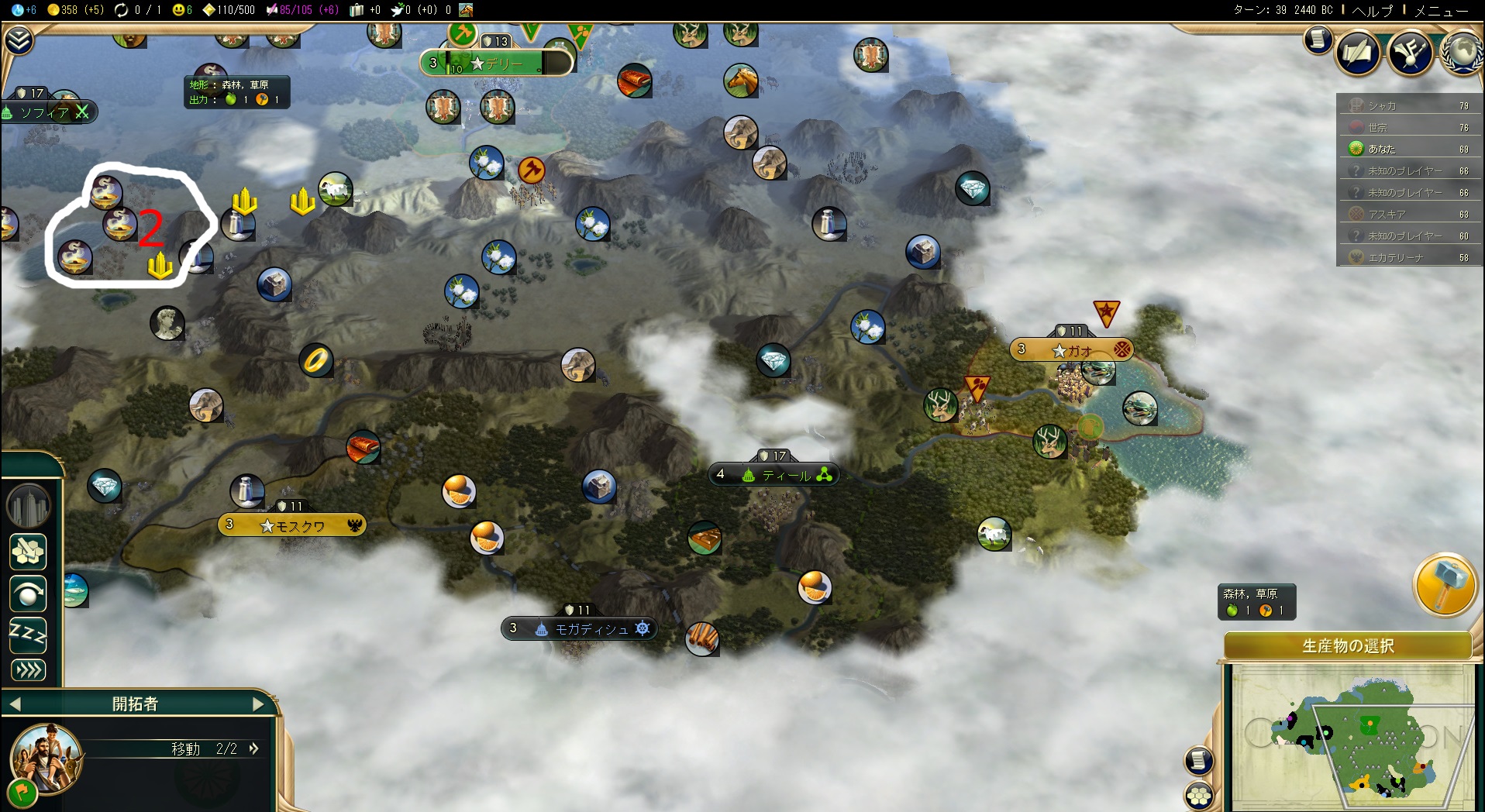Skip the unit's turn with the arrows button

click(28, 670)
